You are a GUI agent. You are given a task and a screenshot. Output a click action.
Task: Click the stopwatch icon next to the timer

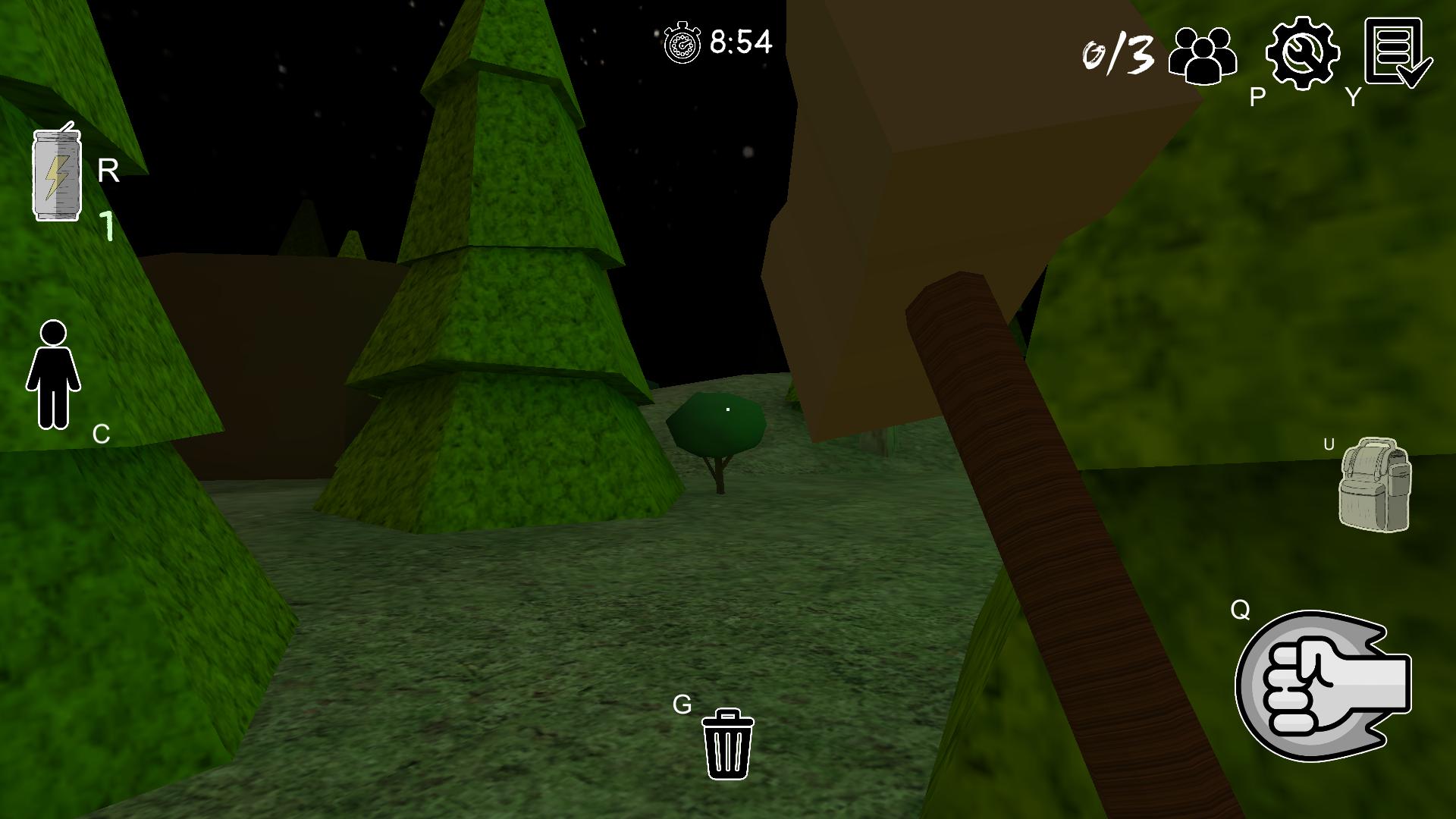(x=682, y=42)
